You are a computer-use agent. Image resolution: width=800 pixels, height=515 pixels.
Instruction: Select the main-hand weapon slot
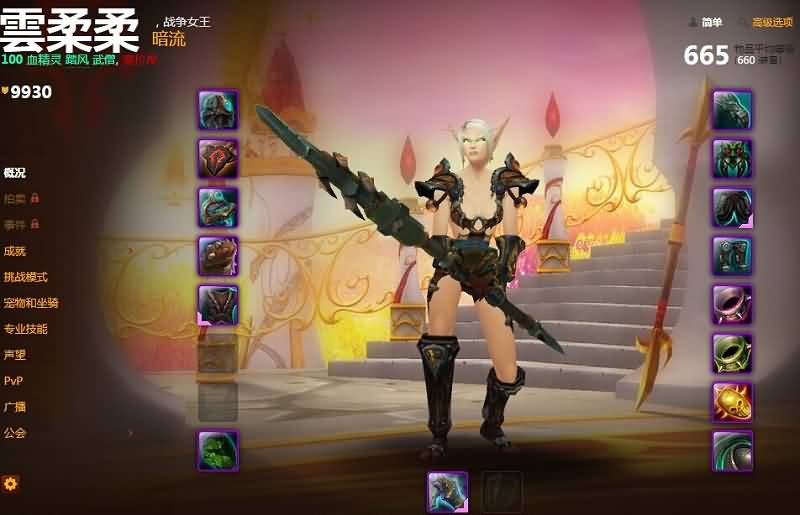(x=447, y=491)
